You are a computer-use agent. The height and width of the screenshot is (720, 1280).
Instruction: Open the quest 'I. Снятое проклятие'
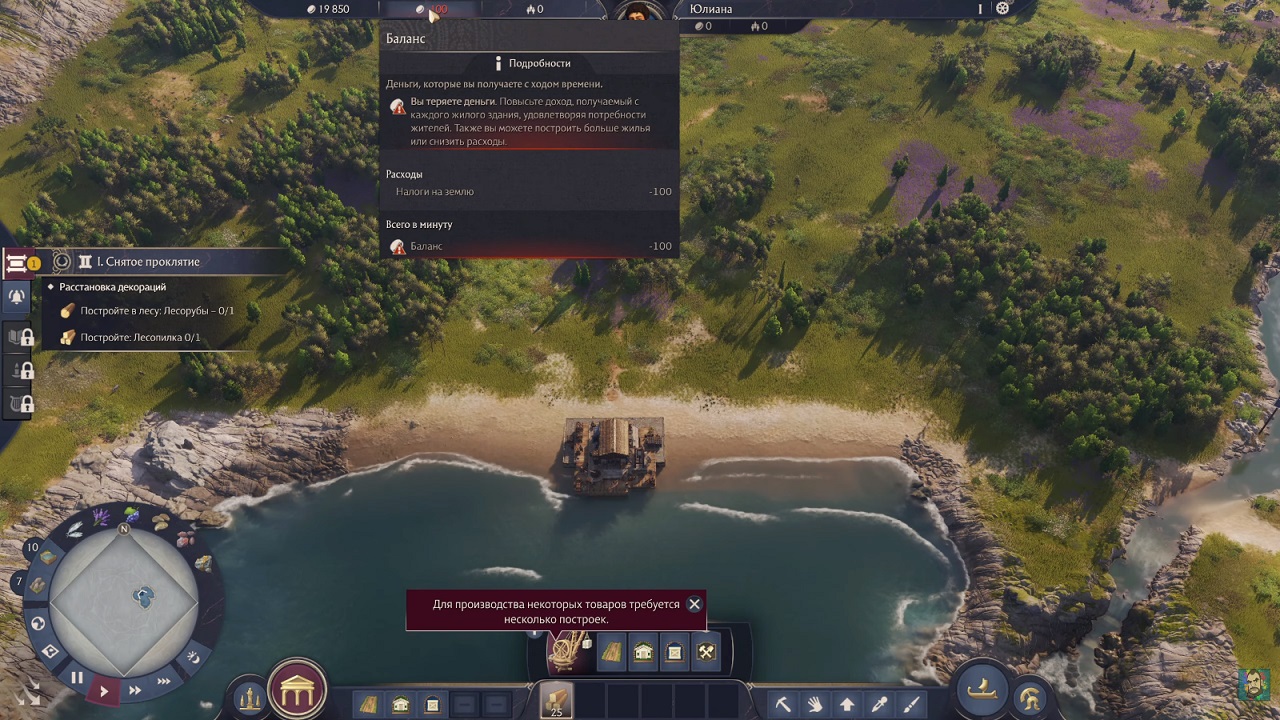click(148, 262)
